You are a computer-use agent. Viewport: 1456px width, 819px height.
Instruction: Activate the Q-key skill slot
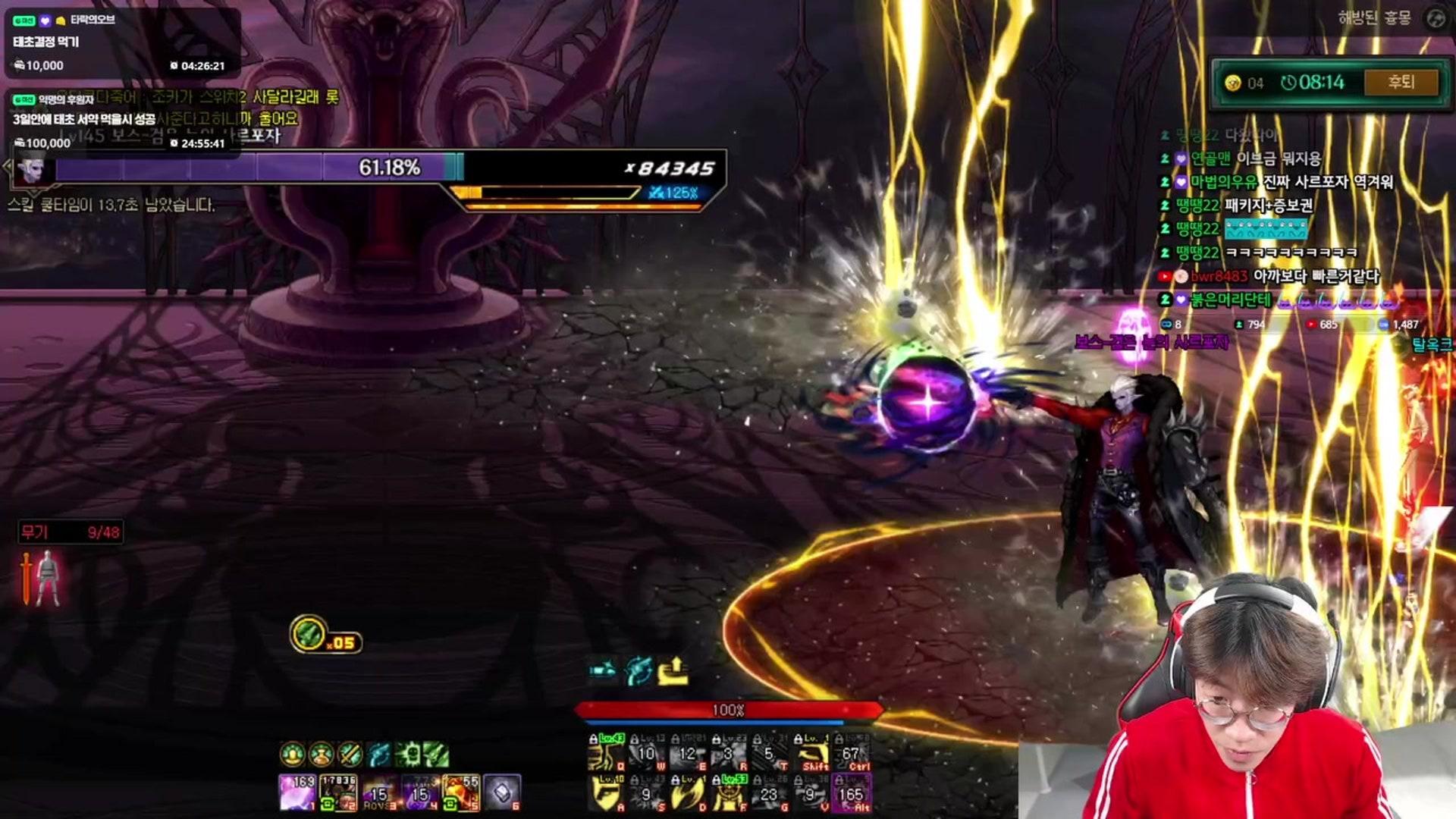click(x=606, y=753)
